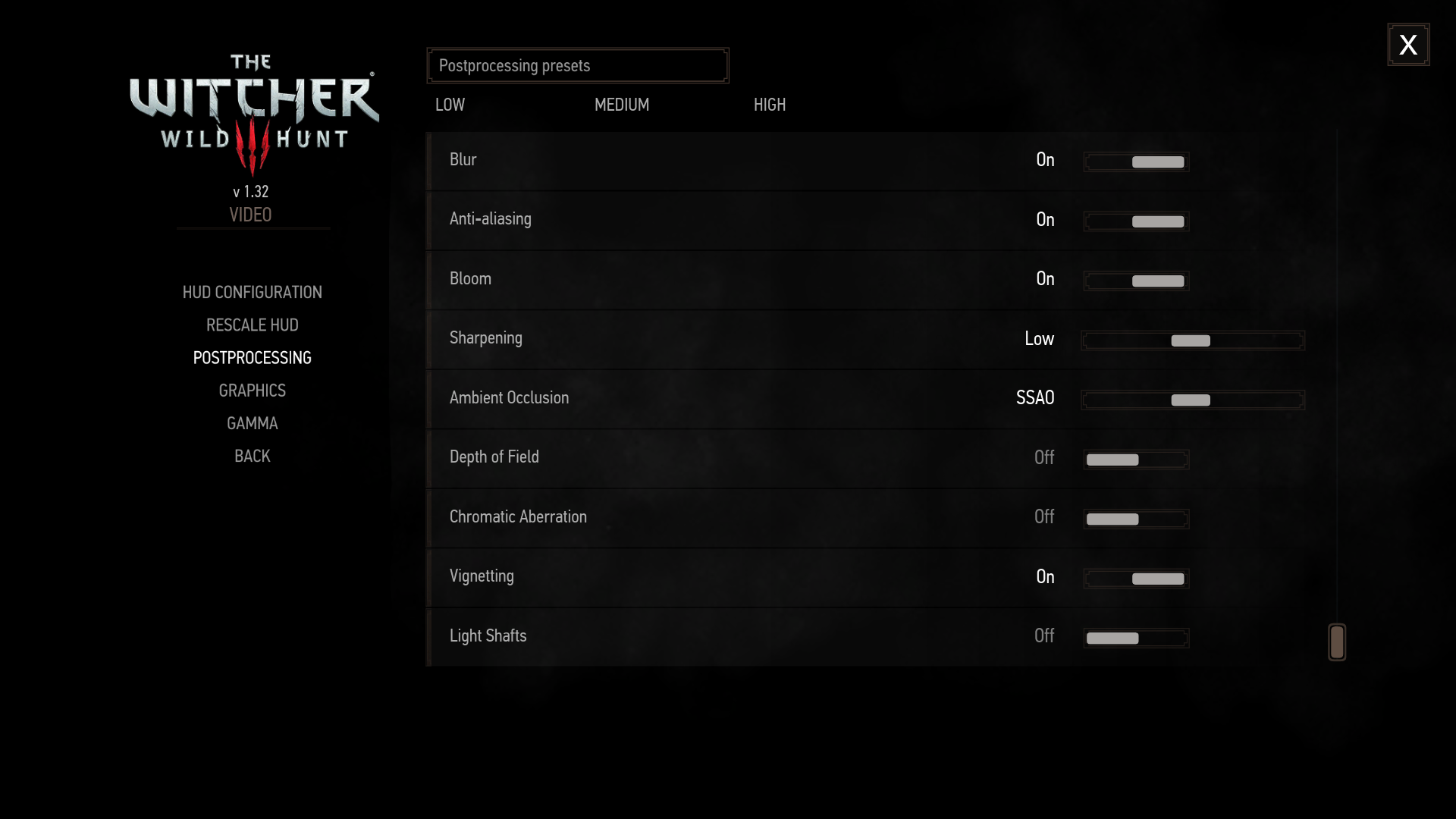
Task: Apply the Medium postprocessing preset
Action: (621, 105)
